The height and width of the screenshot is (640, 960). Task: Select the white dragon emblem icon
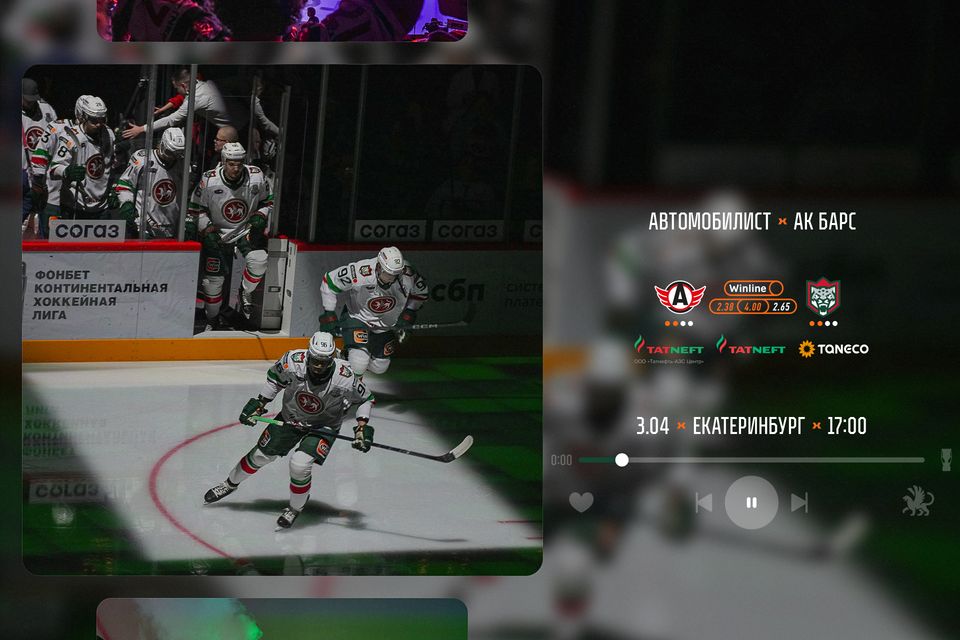point(917,502)
